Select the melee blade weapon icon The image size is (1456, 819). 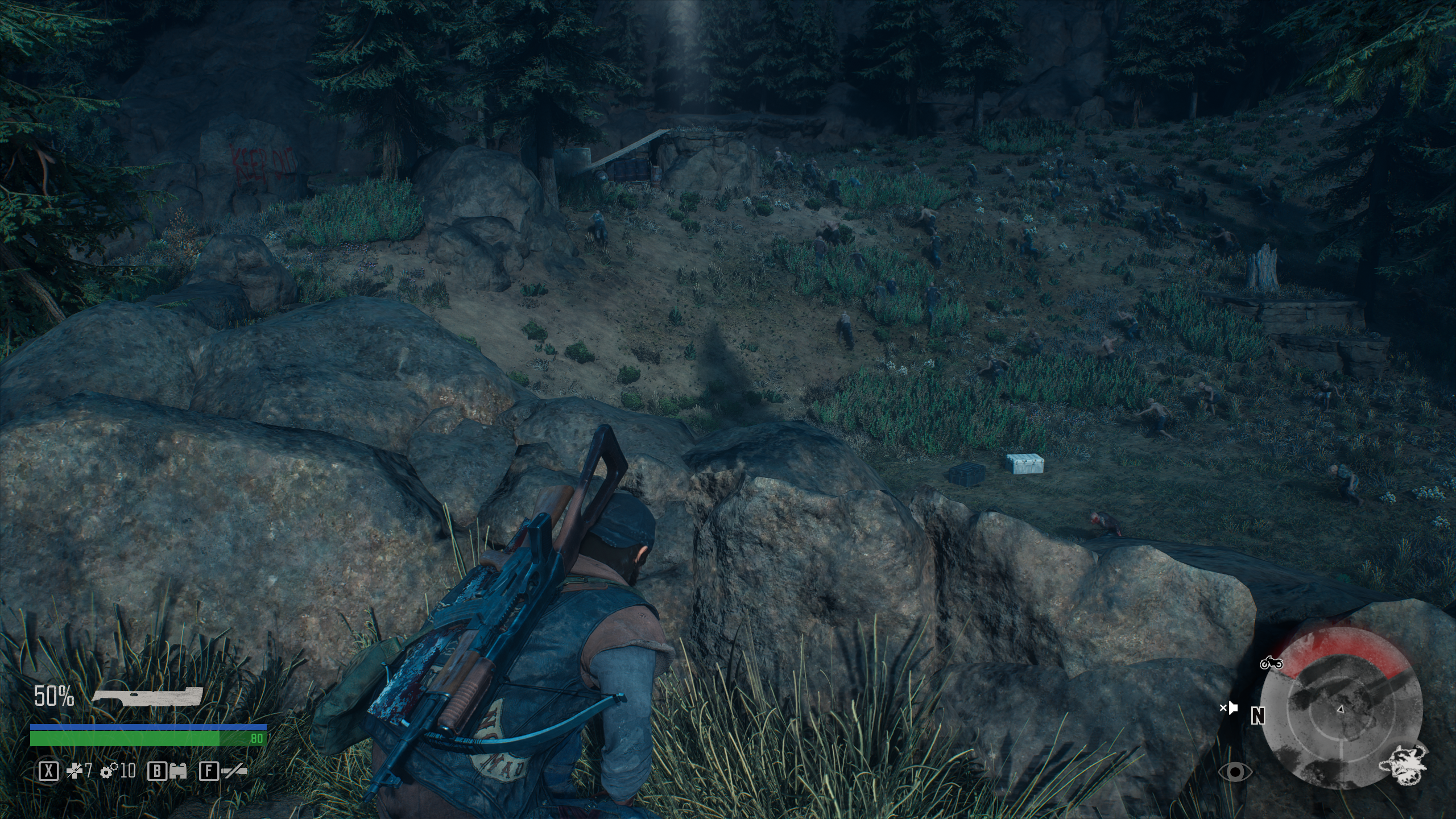coord(147,697)
